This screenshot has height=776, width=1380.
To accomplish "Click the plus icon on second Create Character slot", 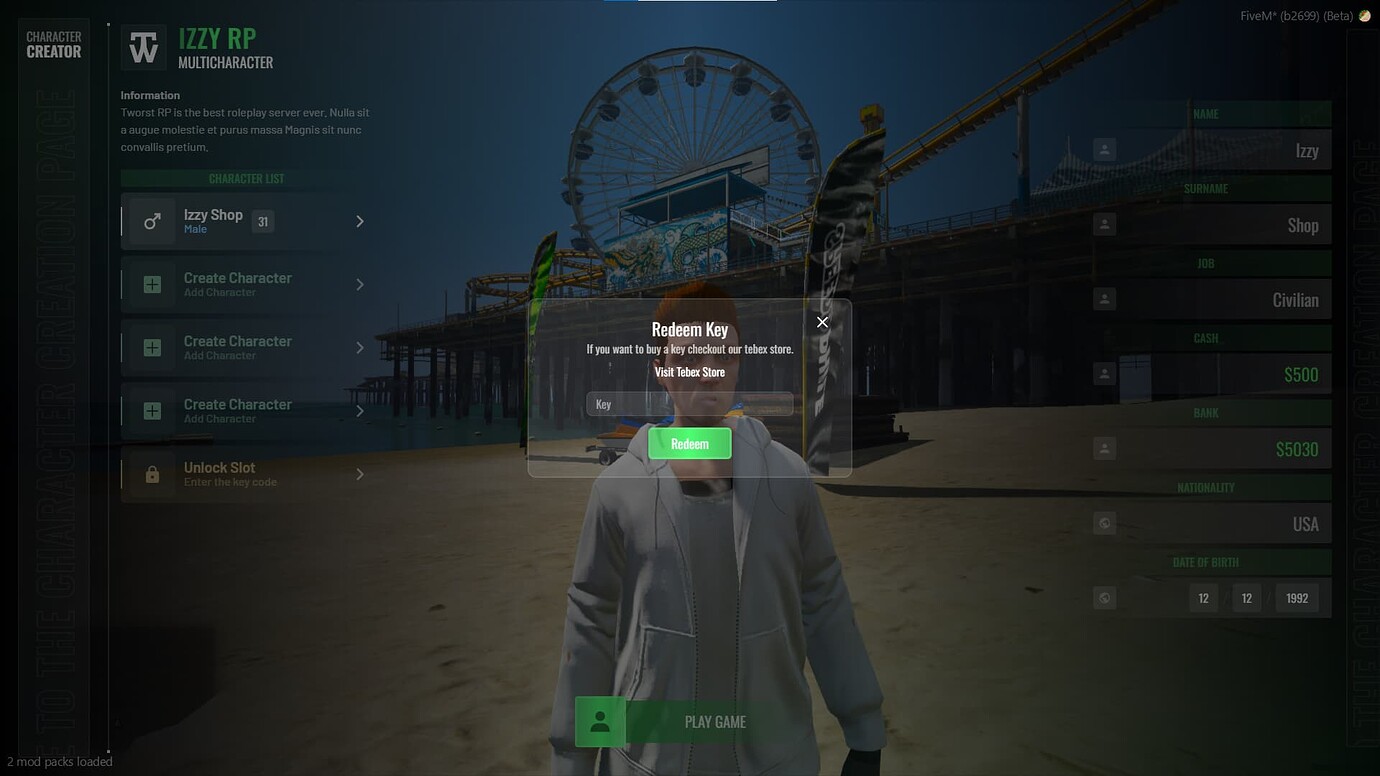I will (x=152, y=347).
